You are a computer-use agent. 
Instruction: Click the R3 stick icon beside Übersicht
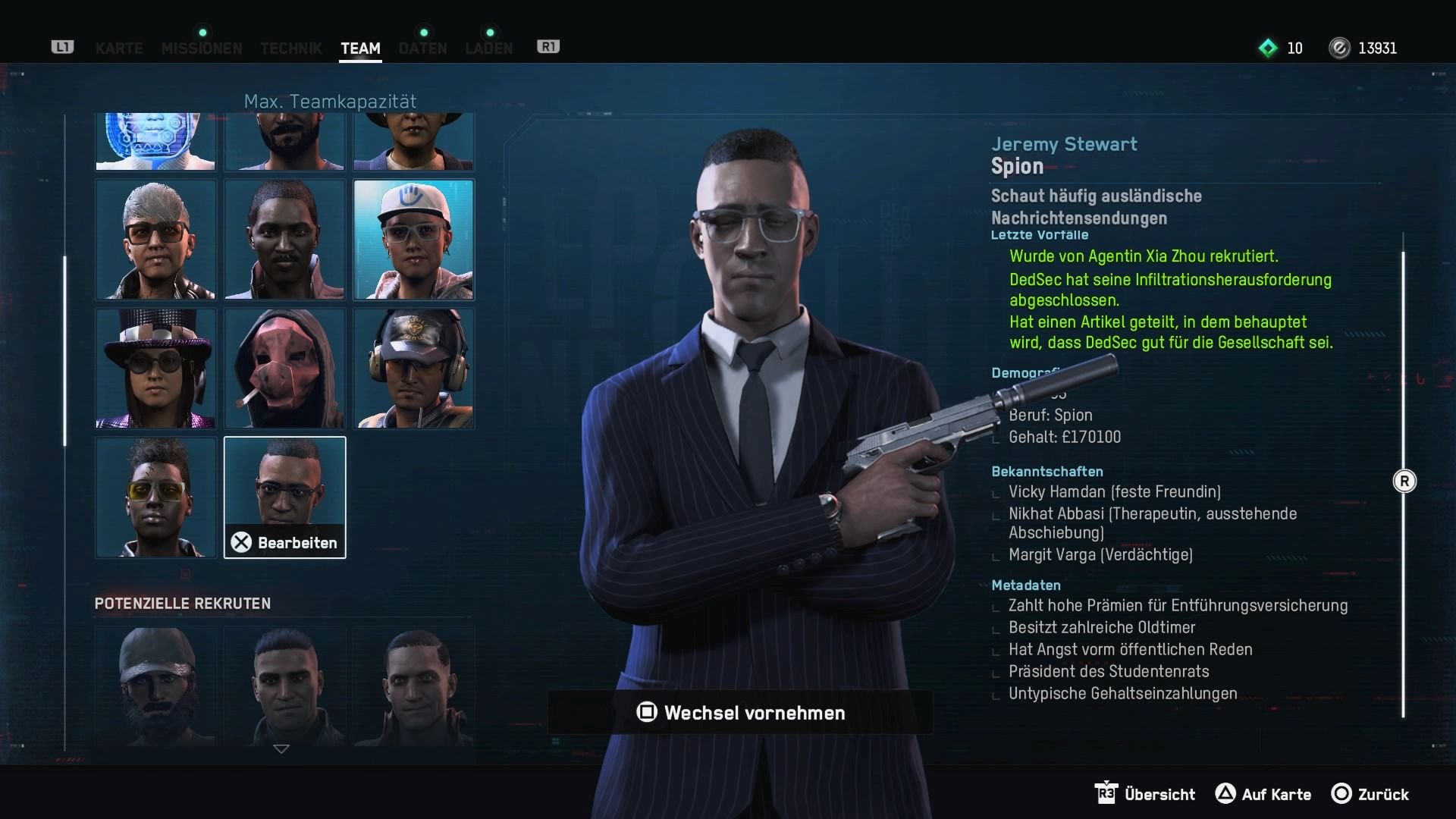click(1108, 793)
